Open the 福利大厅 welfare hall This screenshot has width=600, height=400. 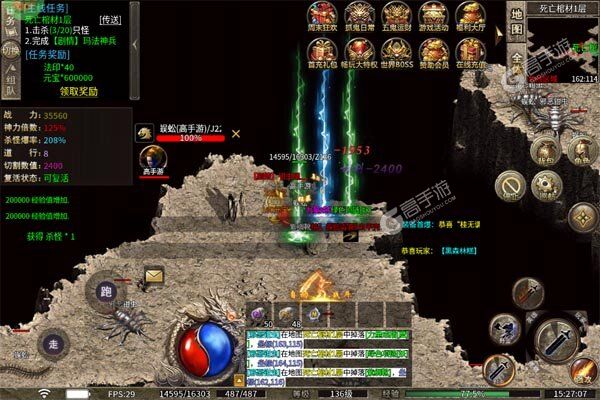[470, 14]
